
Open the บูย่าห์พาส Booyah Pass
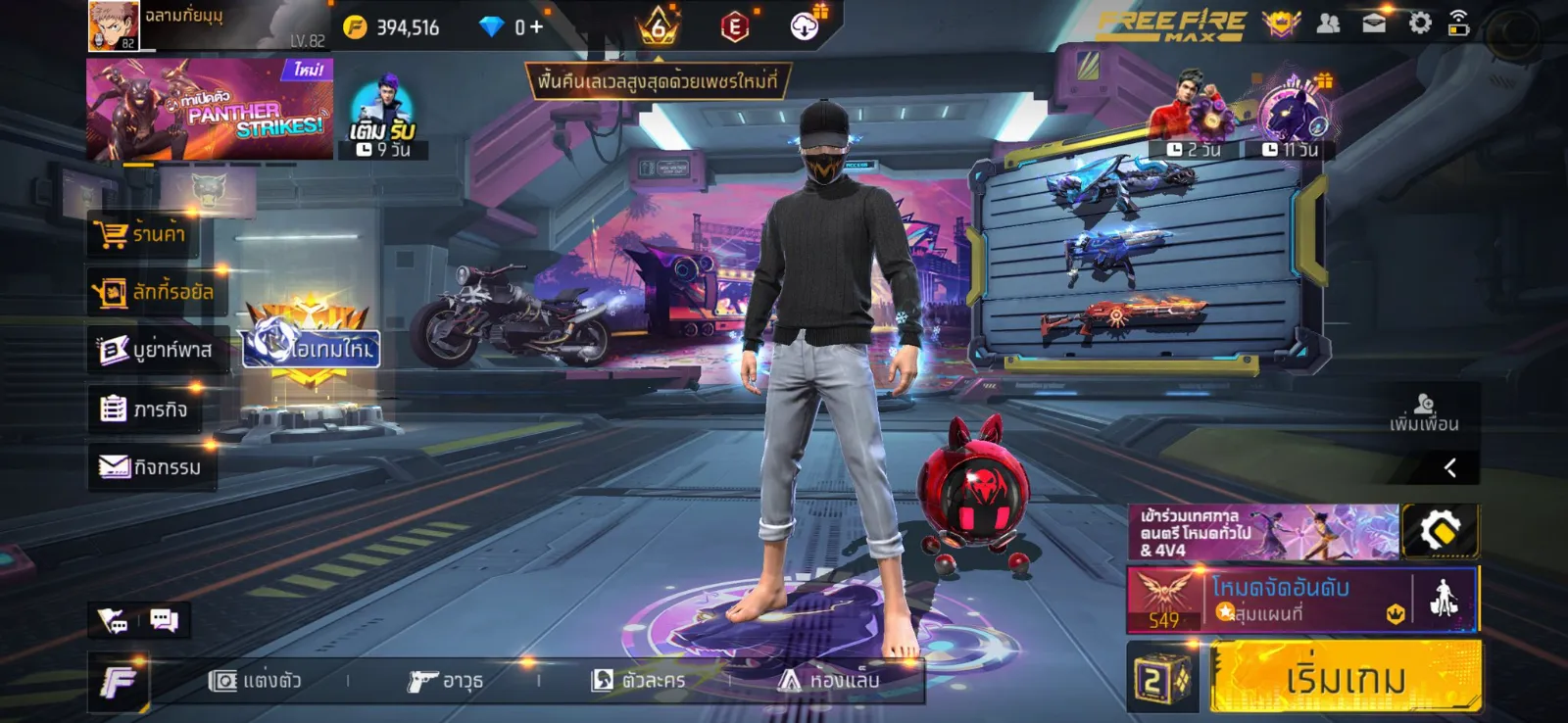pos(156,350)
